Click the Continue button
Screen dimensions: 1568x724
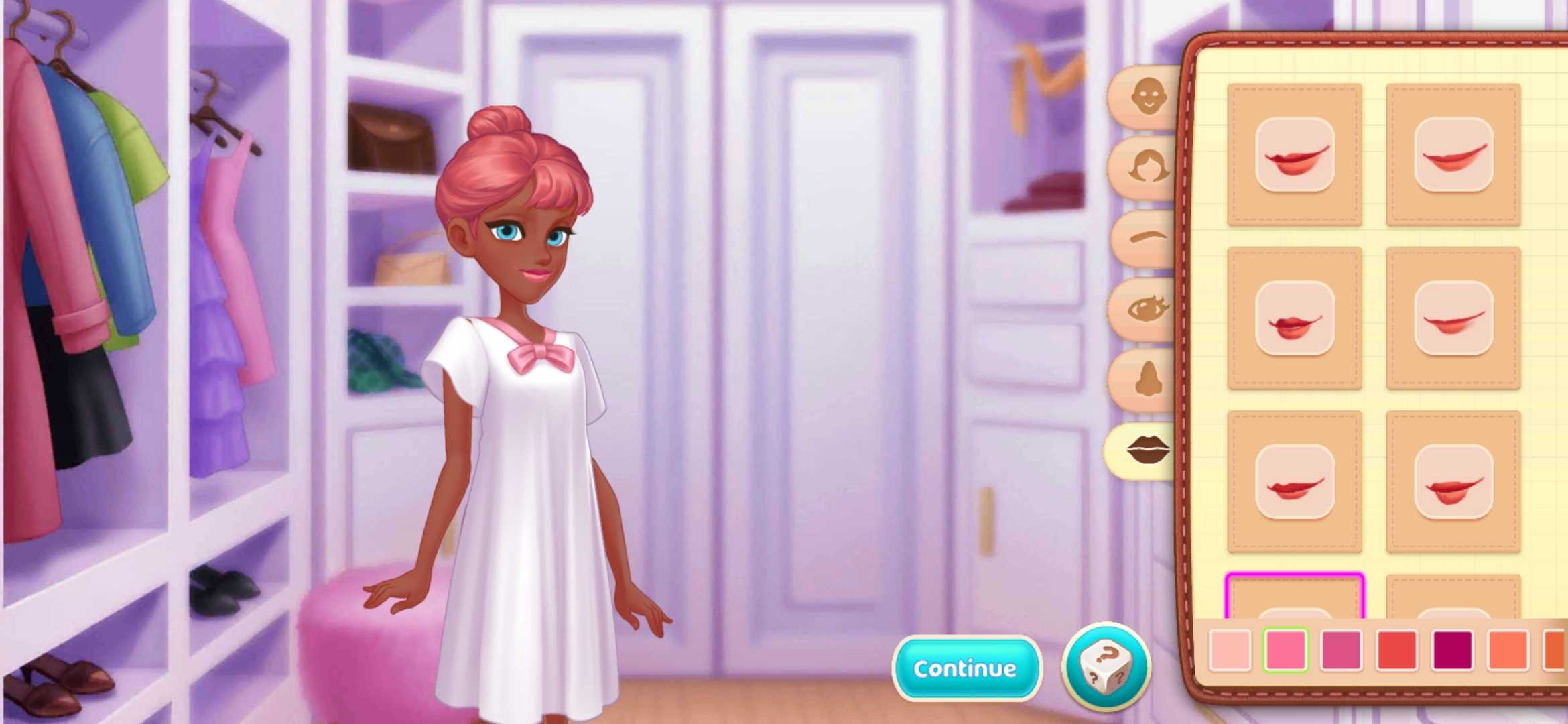tap(966, 668)
